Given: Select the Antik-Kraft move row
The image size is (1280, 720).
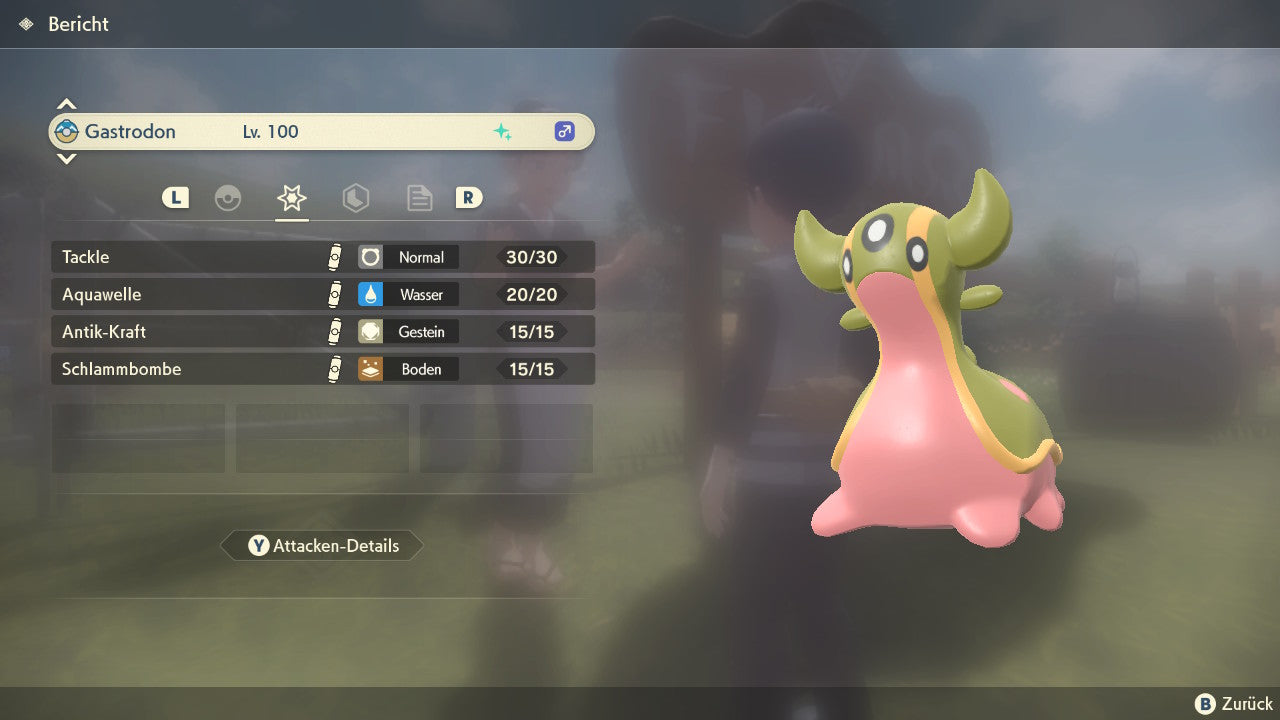Looking at the screenshot, I should click(x=322, y=331).
